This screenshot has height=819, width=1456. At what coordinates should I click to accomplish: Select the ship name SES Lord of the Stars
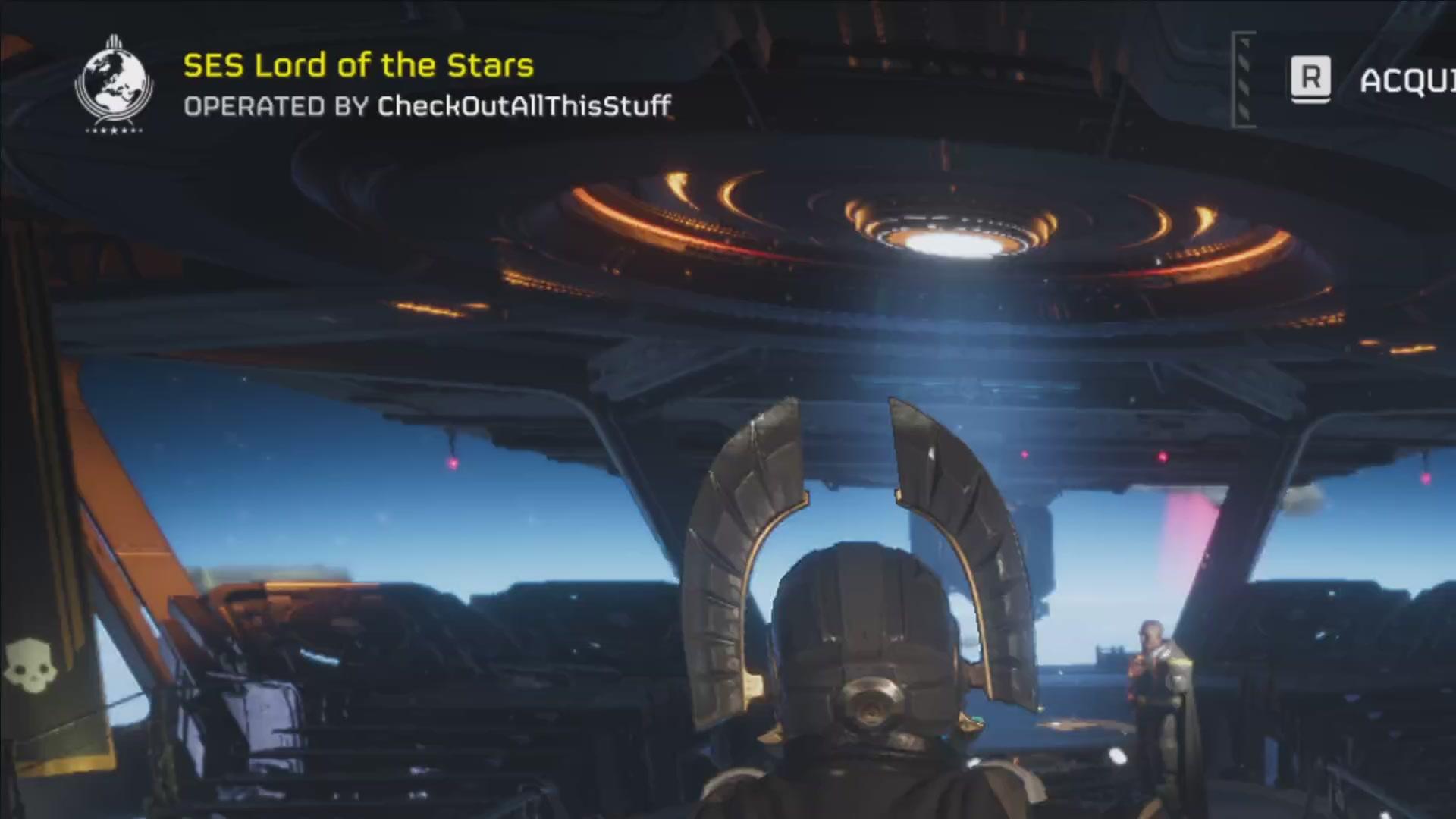[358, 66]
